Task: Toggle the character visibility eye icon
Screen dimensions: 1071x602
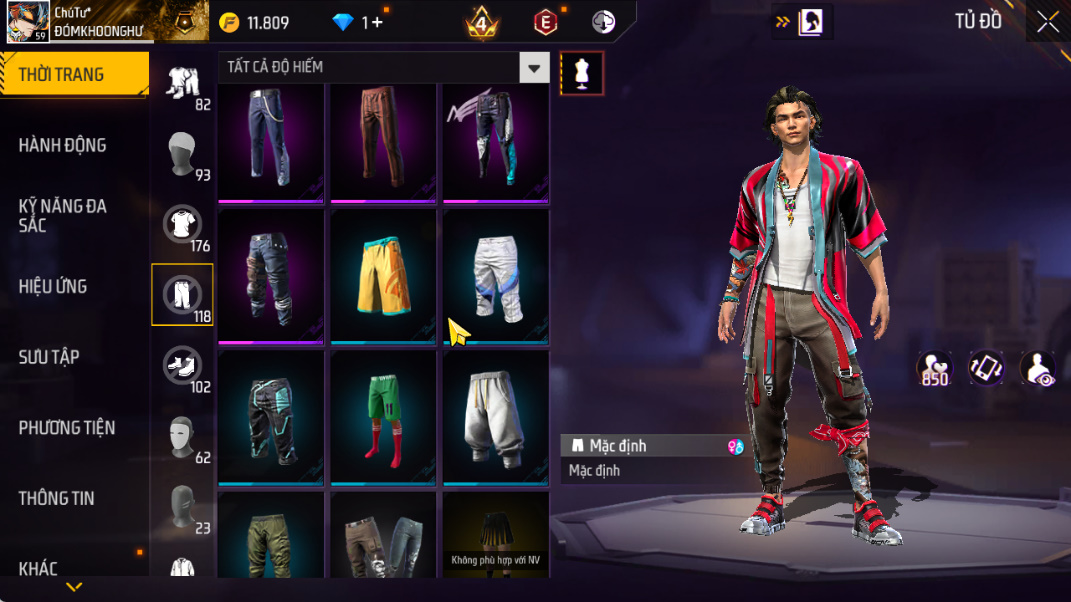Action: tap(1038, 368)
